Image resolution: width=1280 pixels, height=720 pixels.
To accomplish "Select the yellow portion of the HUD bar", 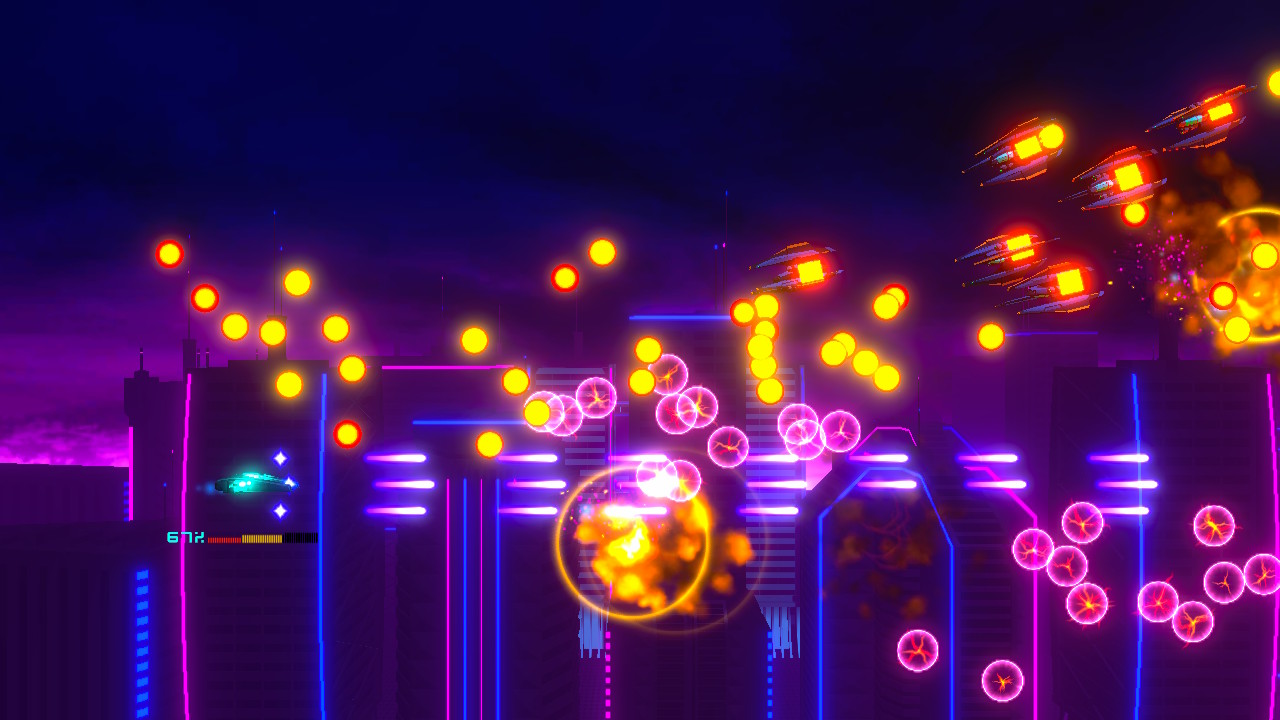I will 262,538.
